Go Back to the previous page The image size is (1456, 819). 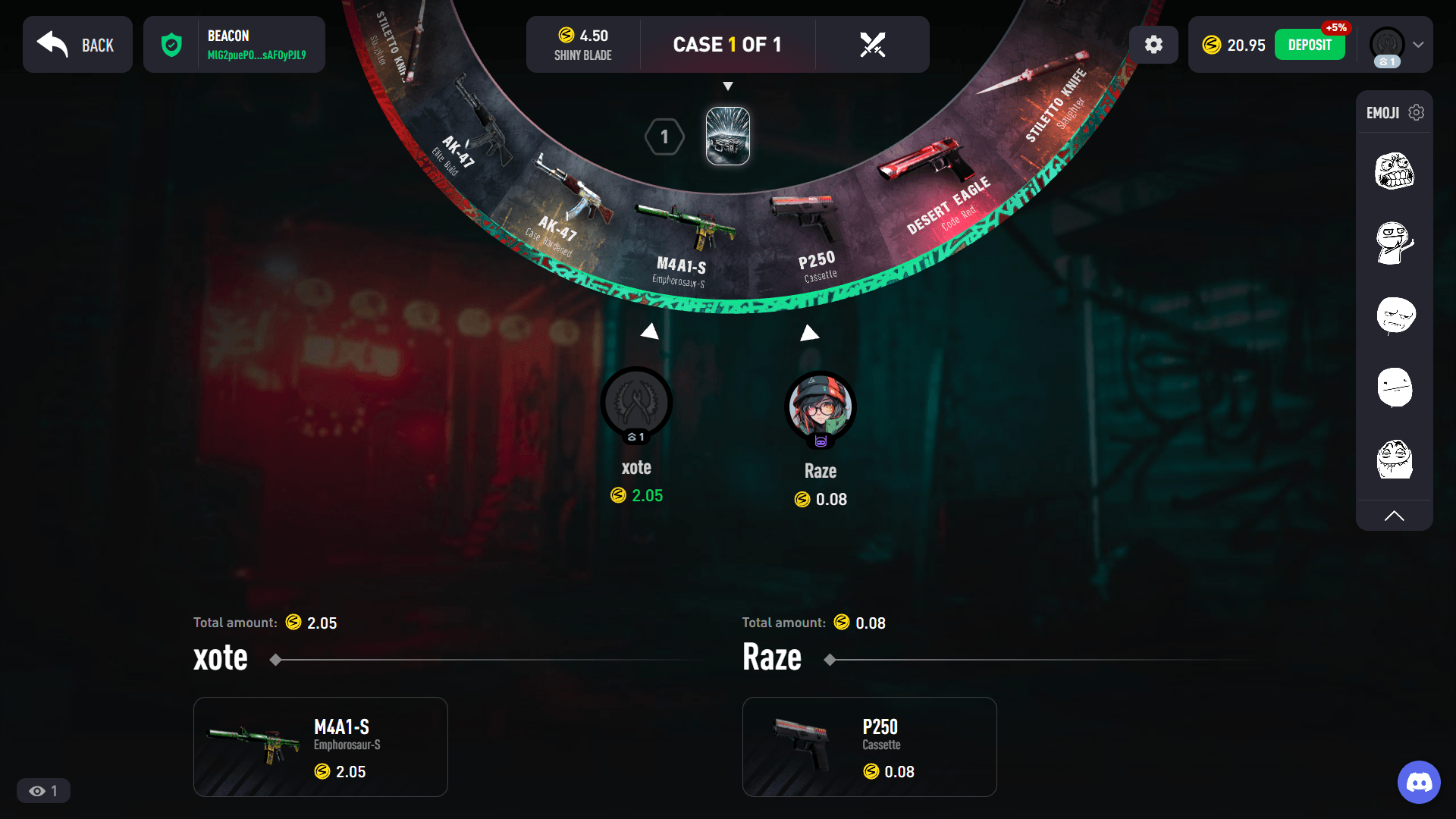(77, 45)
